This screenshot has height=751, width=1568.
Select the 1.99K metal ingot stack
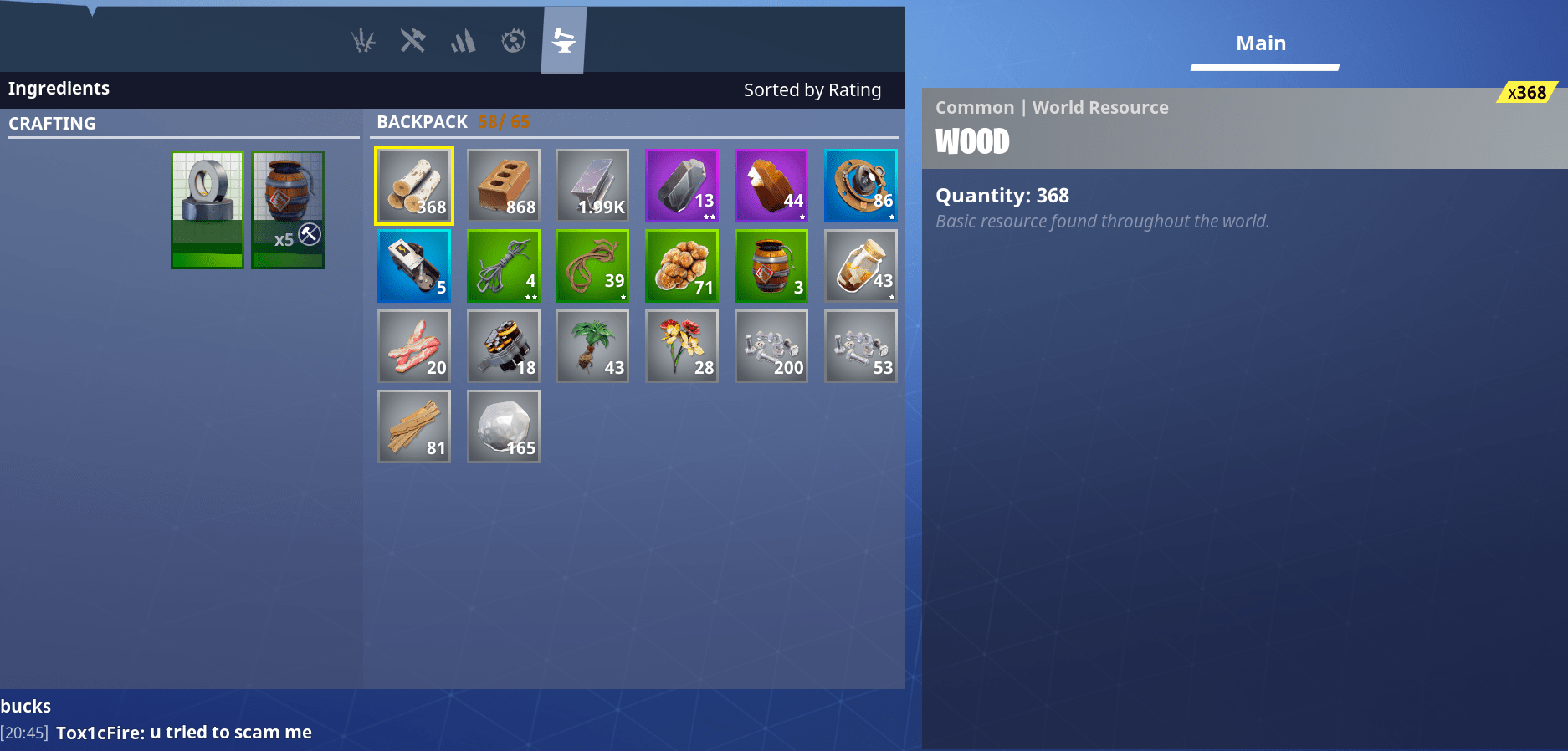[x=592, y=185]
